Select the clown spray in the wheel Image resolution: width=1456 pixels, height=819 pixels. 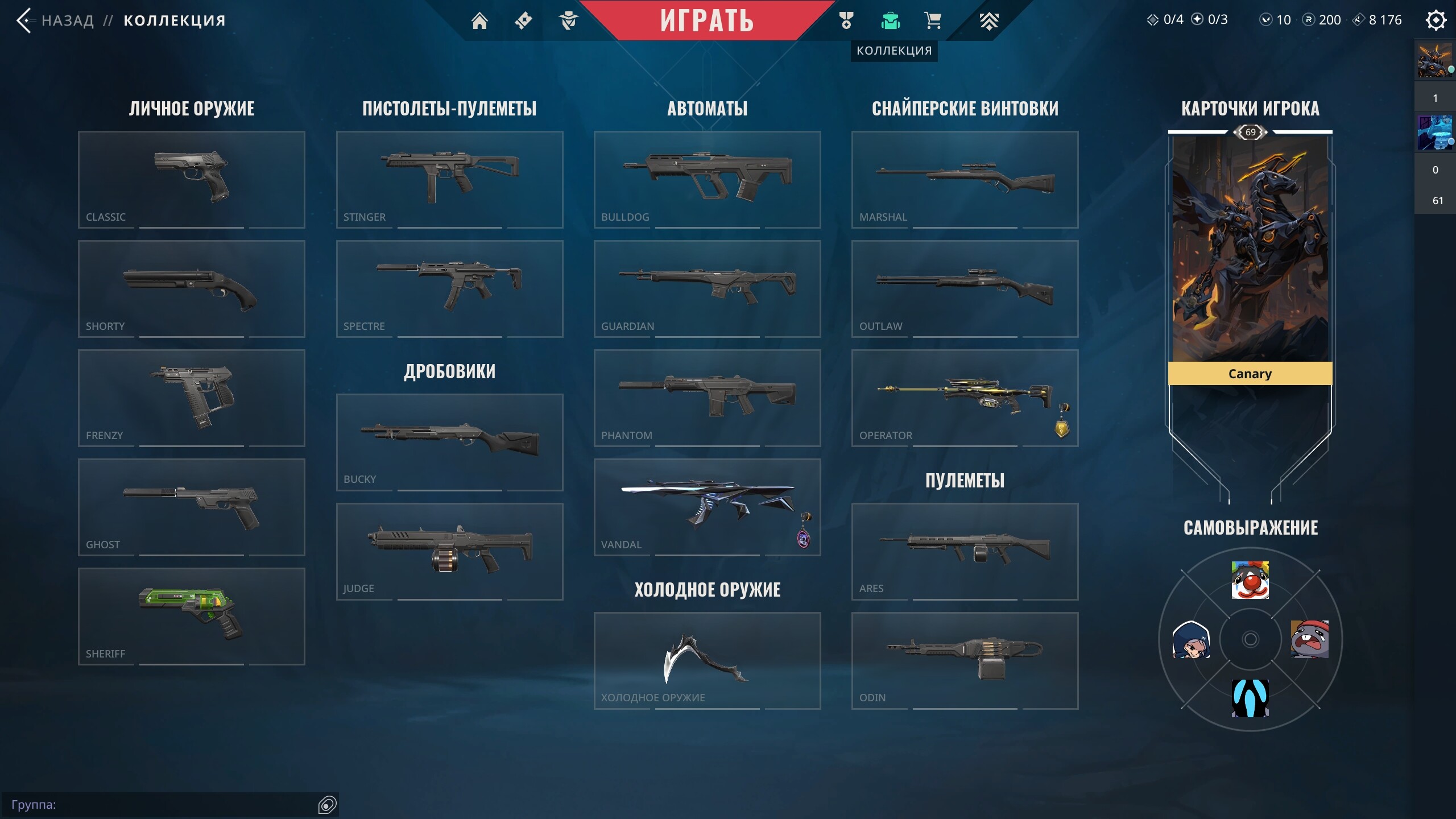[x=1250, y=580]
